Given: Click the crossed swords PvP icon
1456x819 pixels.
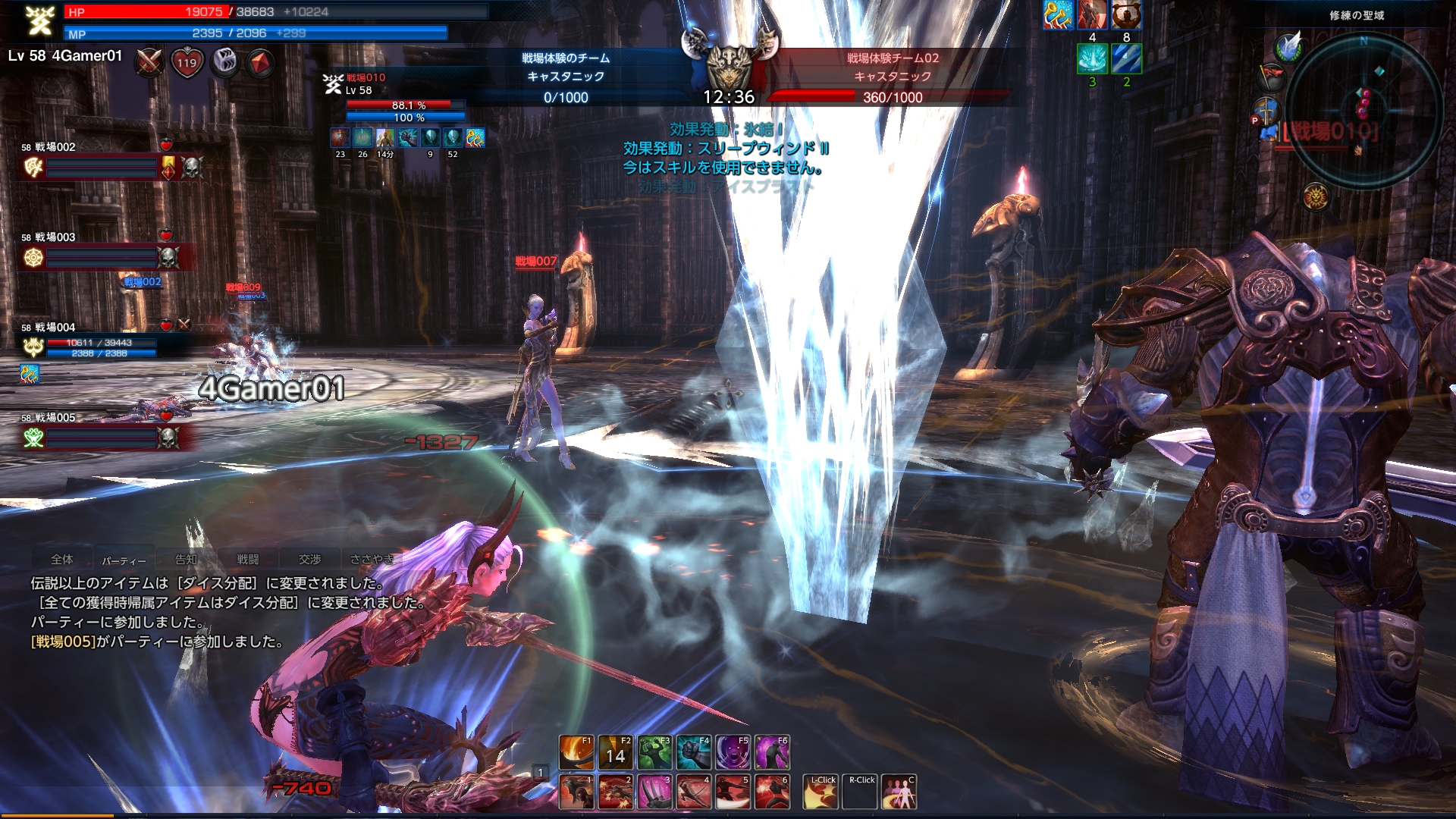Looking at the screenshot, I should click(x=149, y=62).
